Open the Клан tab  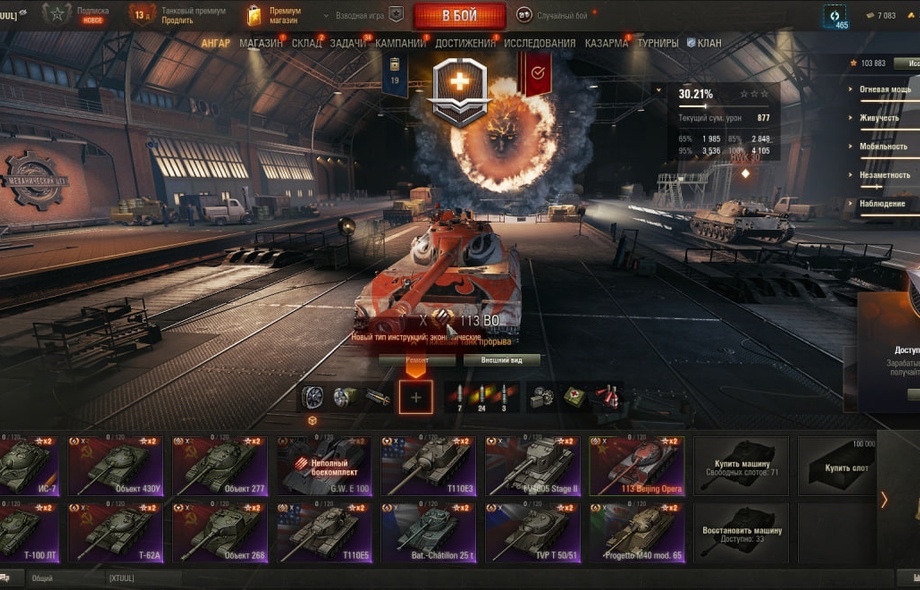[704, 44]
